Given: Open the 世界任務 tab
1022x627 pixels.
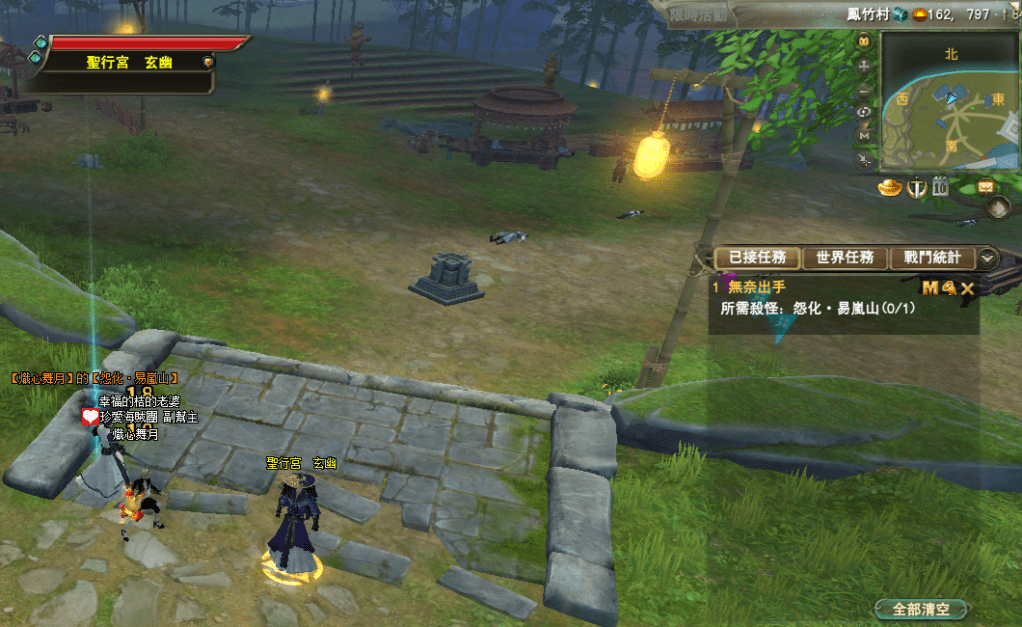Looking at the screenshot, I should tap(844, 258).
